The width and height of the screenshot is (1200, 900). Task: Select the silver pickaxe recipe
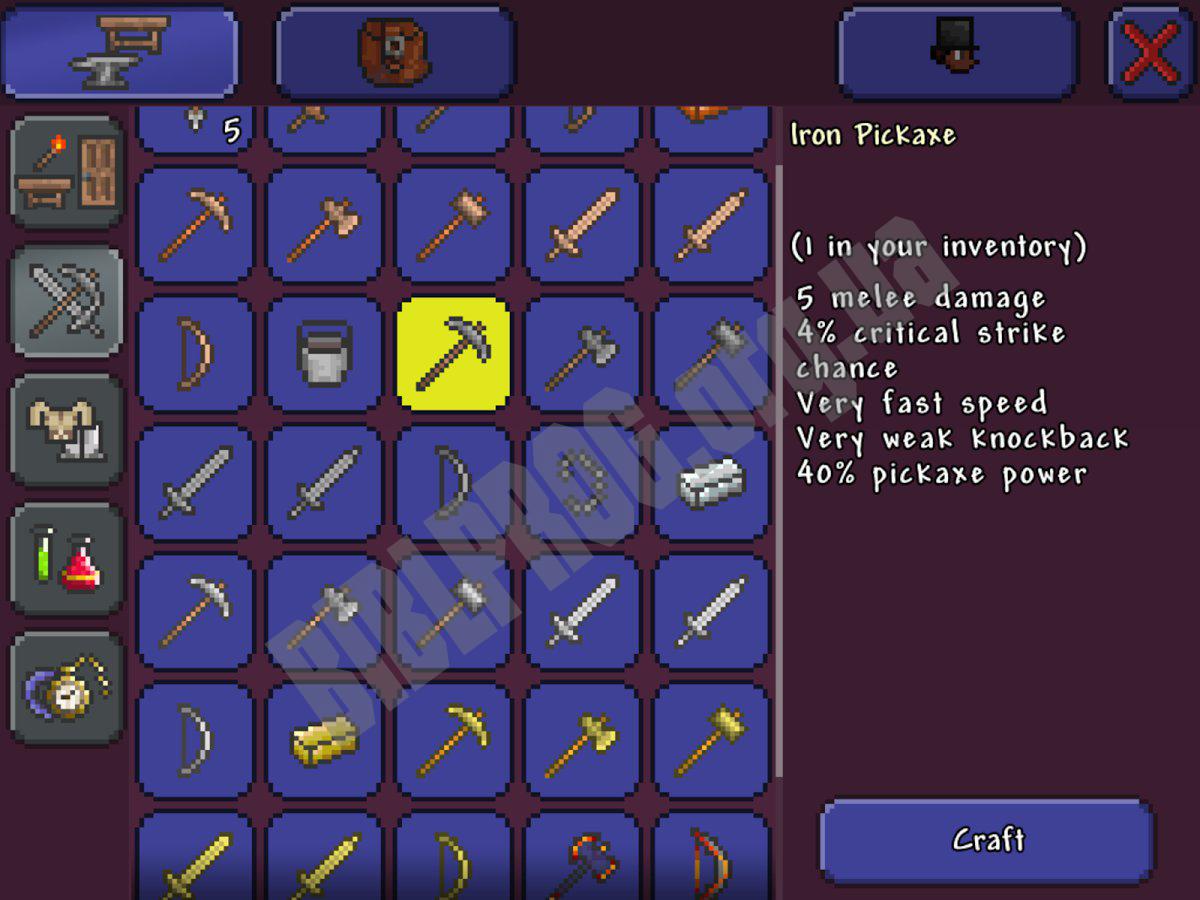point(195,612)
